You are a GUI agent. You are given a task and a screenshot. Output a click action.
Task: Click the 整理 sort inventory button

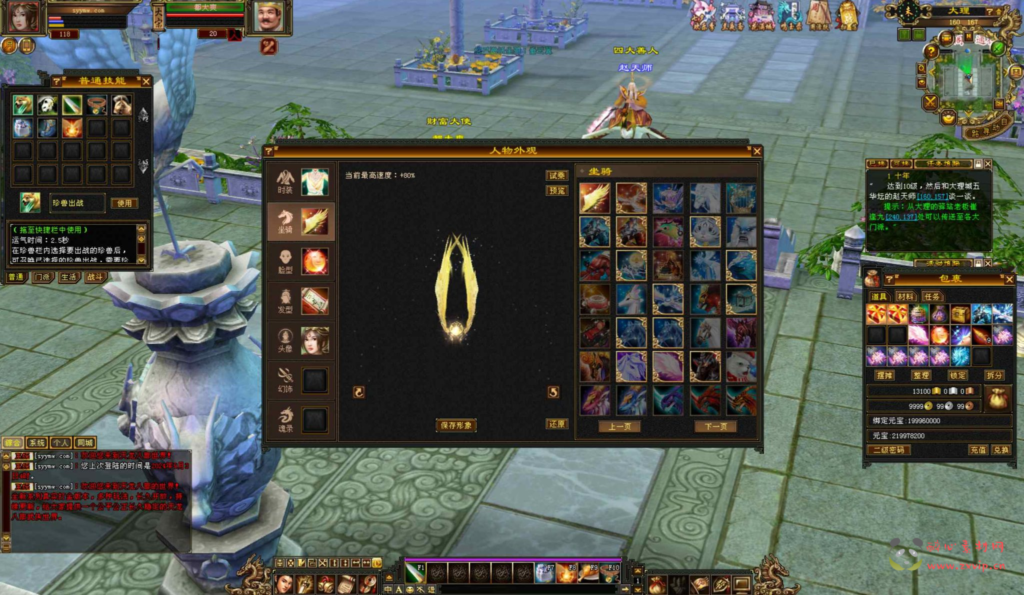pyautogui.click(x=922, y=375)
